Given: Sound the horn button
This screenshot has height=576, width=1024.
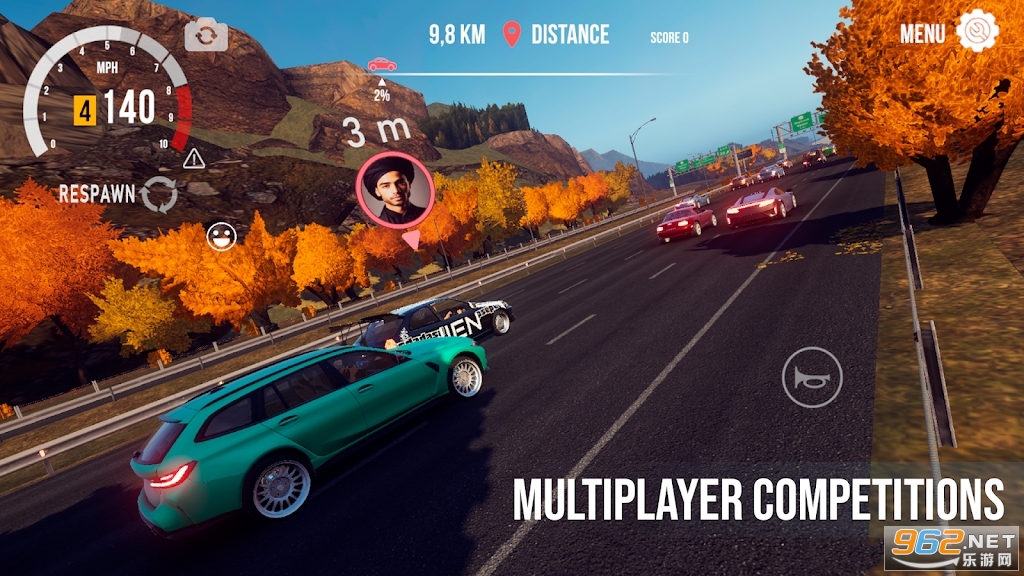Looking at the screenshot, I should point(812,377).
